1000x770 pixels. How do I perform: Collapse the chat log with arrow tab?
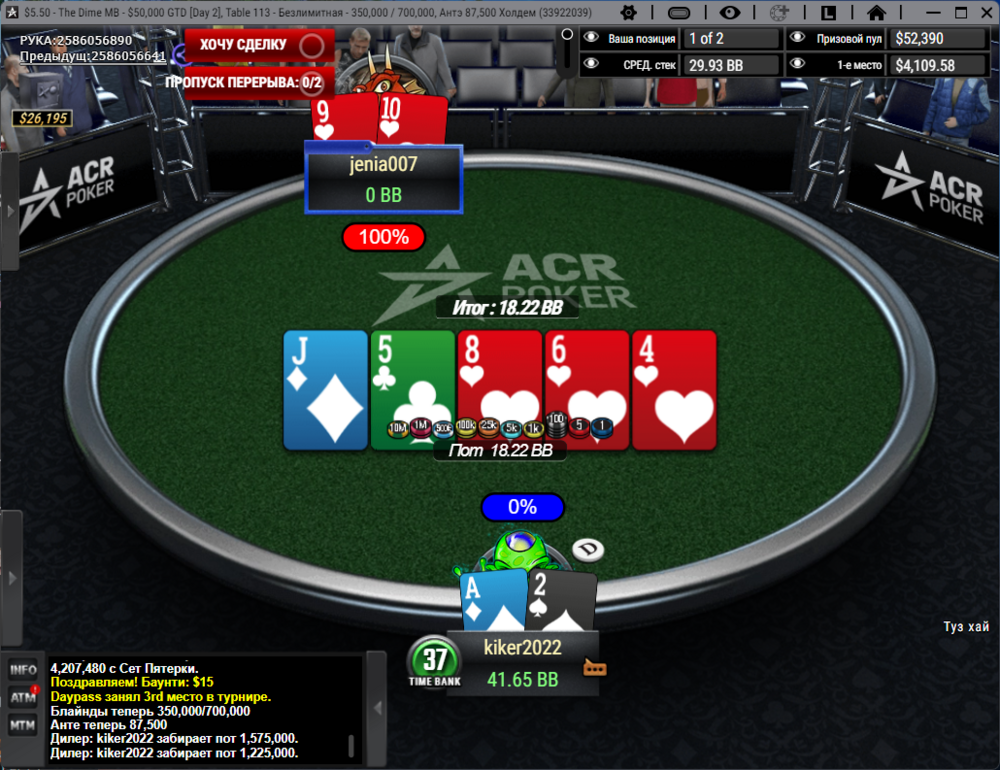[x=376, y=708]
